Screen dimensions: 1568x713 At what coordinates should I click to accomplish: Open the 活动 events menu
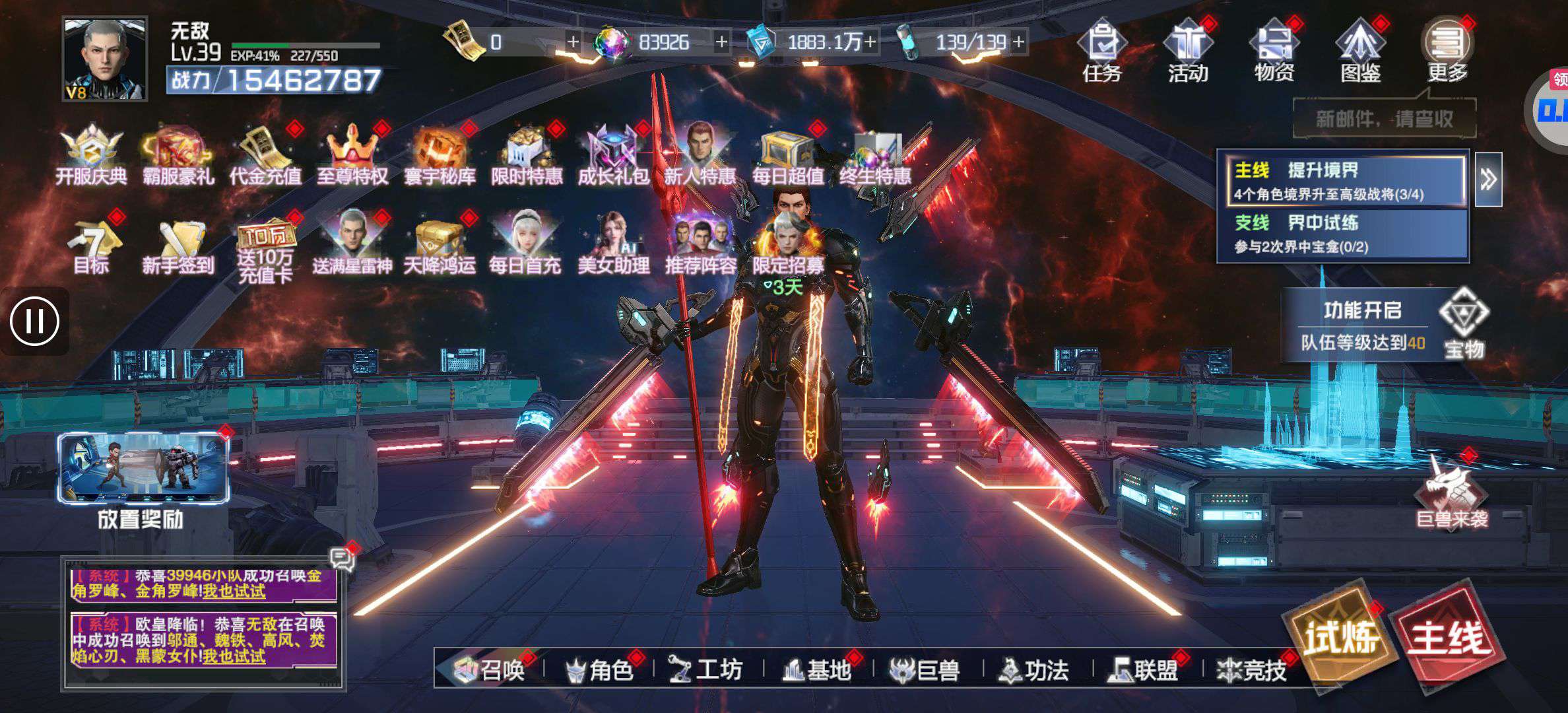tap(1188, 51)
